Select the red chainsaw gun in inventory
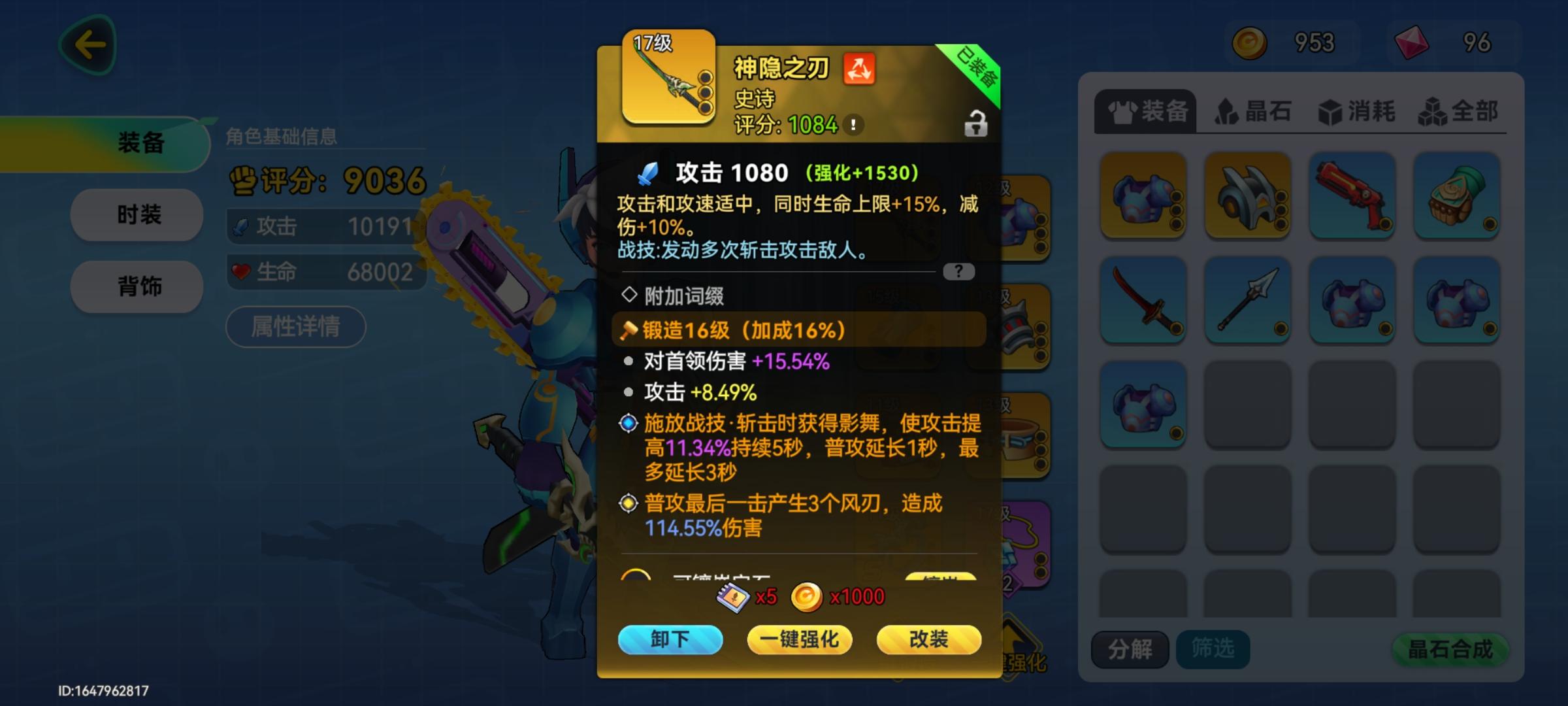 point(1352,196)
